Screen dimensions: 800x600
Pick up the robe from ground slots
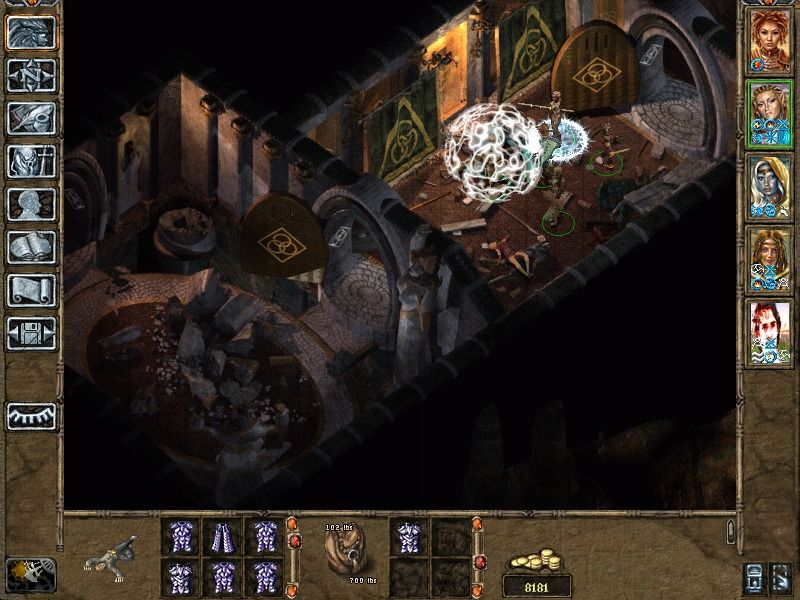(x=222, y=537)
